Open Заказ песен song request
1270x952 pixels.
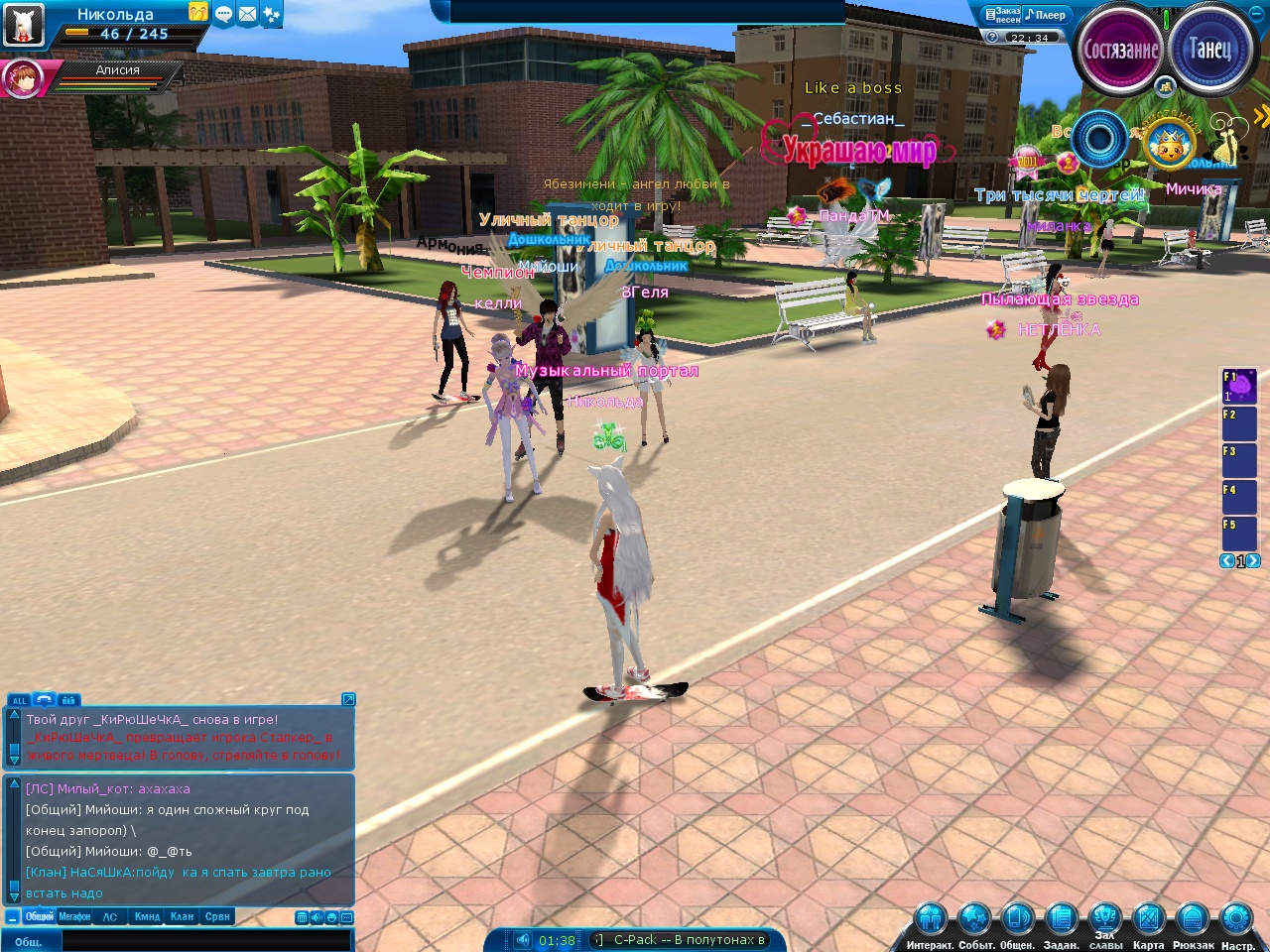point(1001,15)
